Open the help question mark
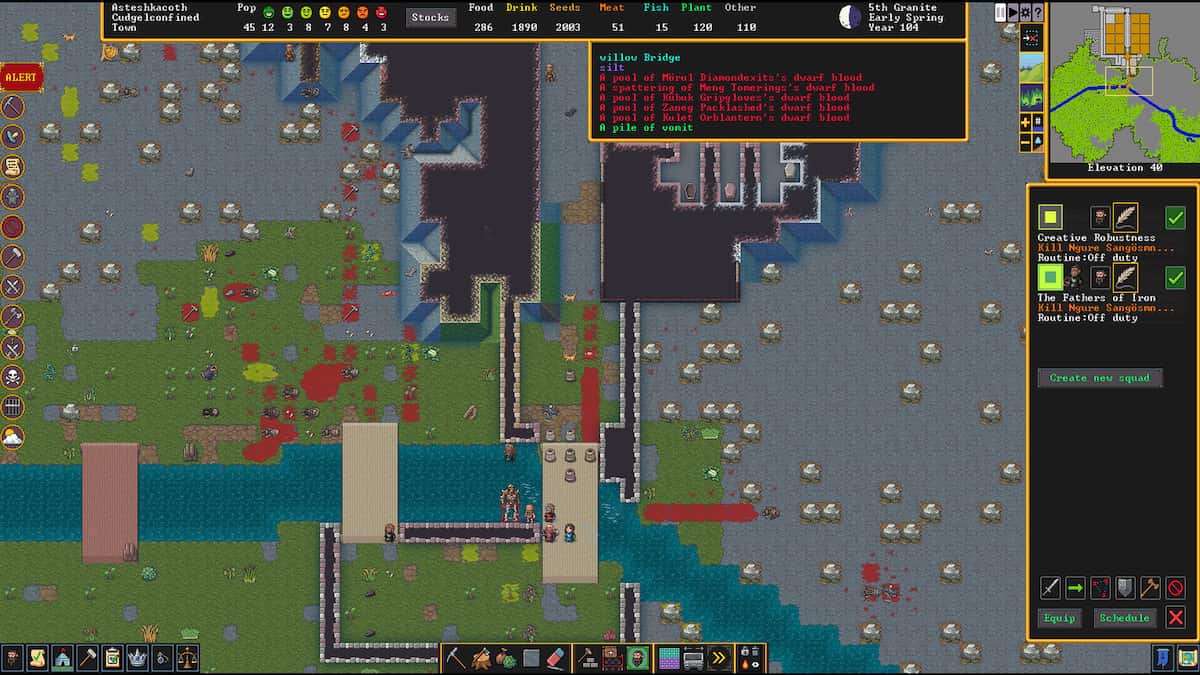The width and height of the screenshot is (1200, 675). [x=1037, y=12]
